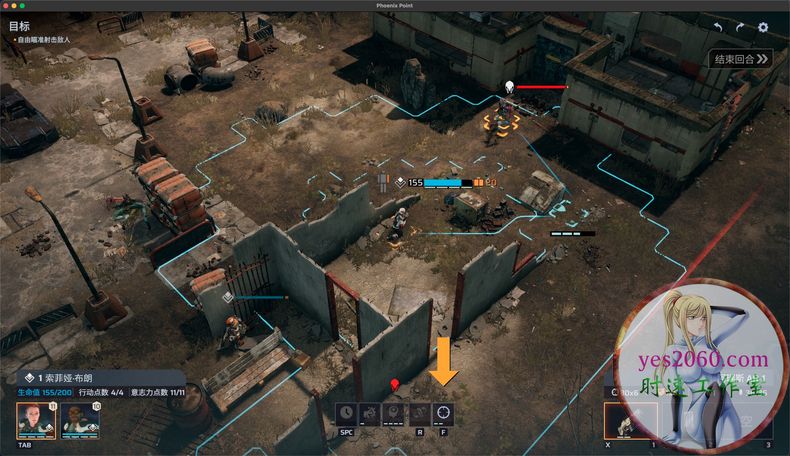Rotate the camera left with the curved arrow
Viewport: 790px width, 456px height.
point(717,27)
